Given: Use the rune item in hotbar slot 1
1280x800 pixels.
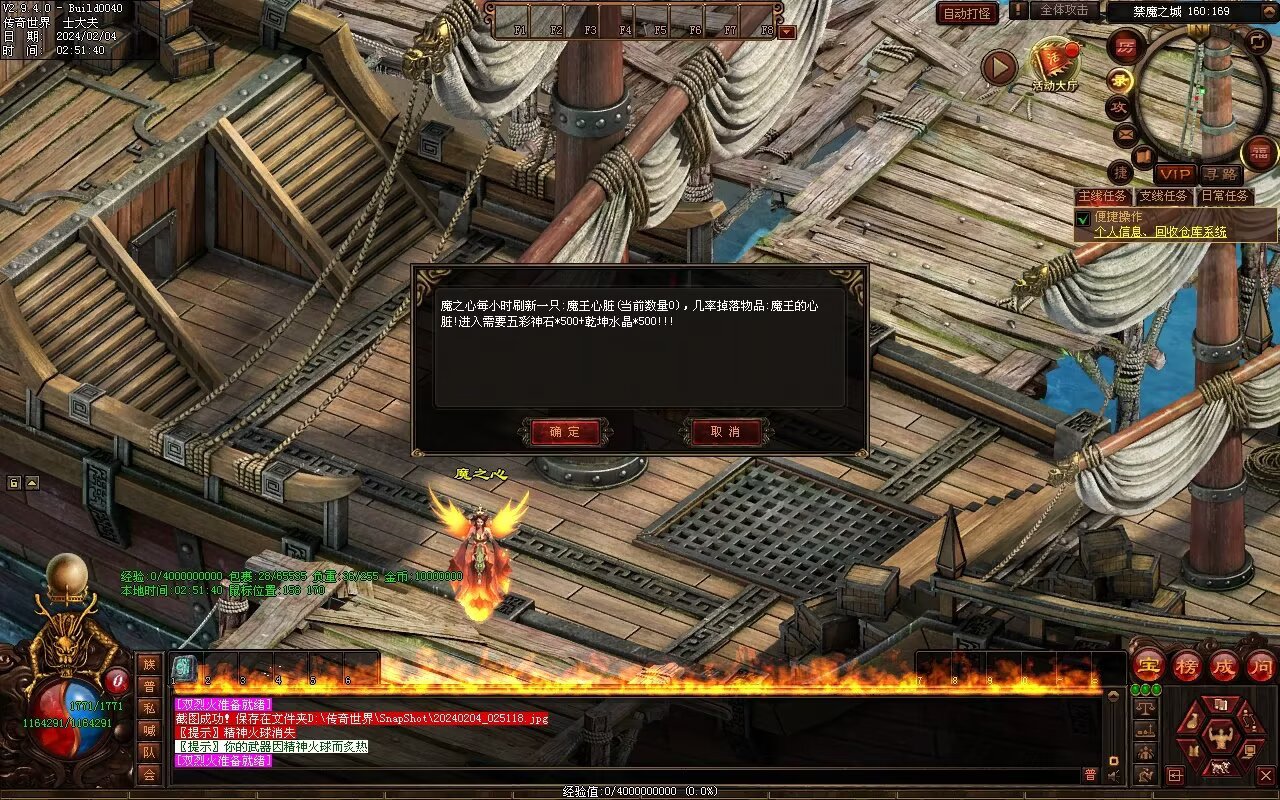Looking at the screenshot, I should 184,668.
